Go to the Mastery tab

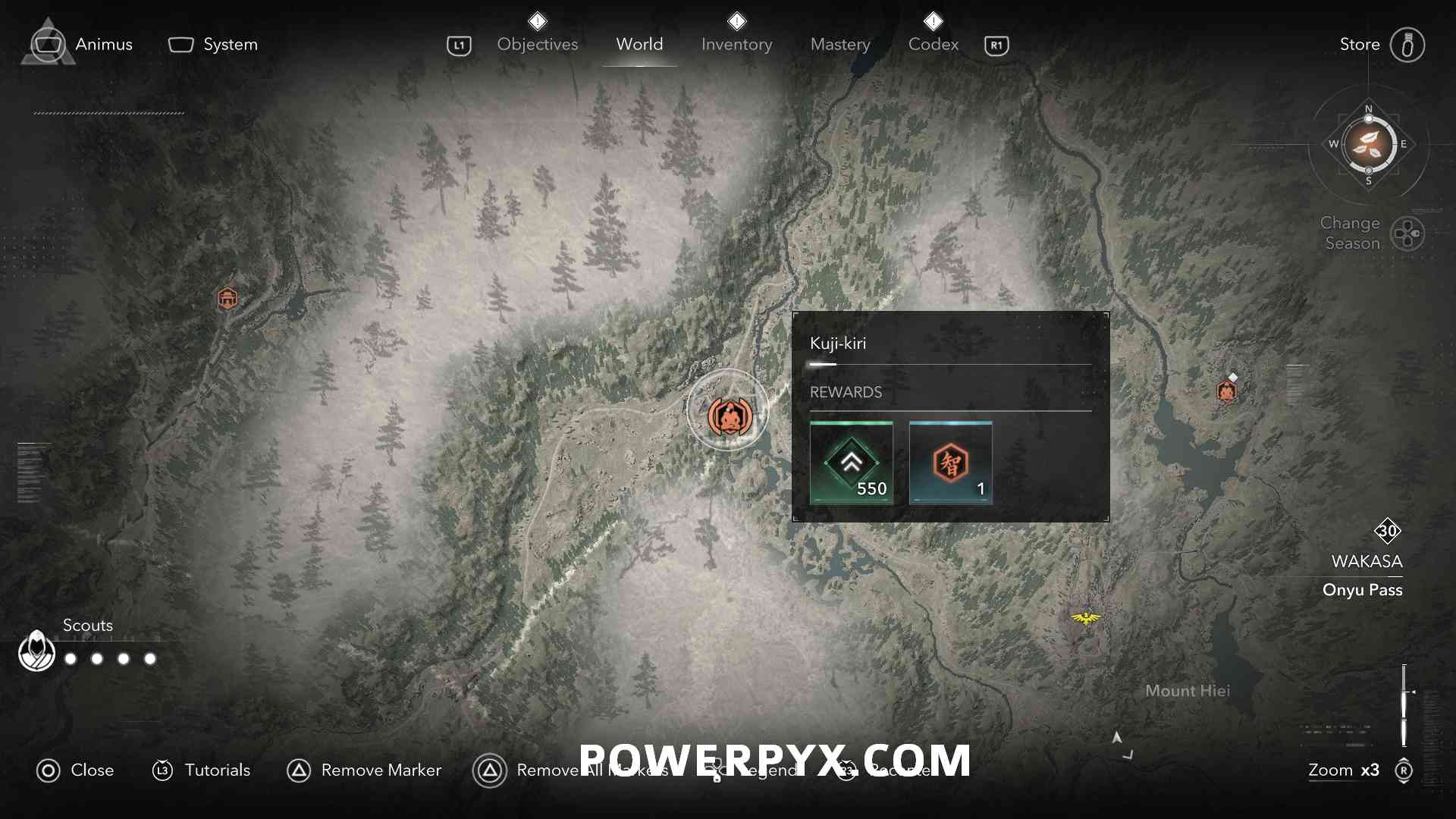(x=840, y=45)
